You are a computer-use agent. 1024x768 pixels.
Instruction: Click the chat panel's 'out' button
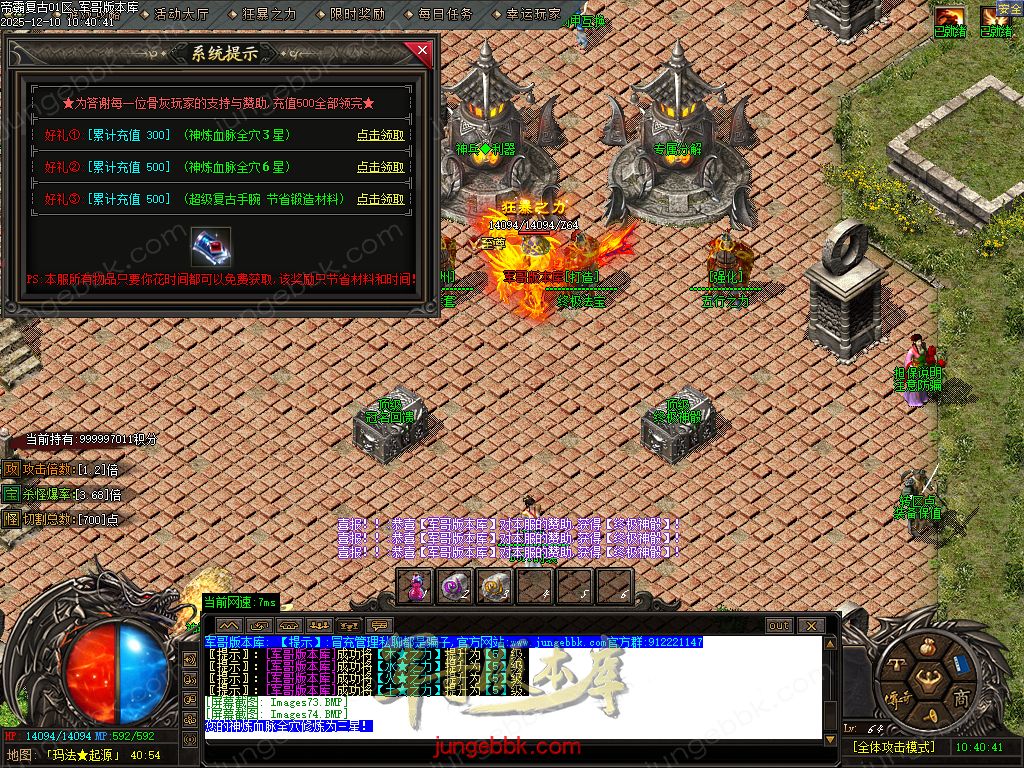[779, 625]
